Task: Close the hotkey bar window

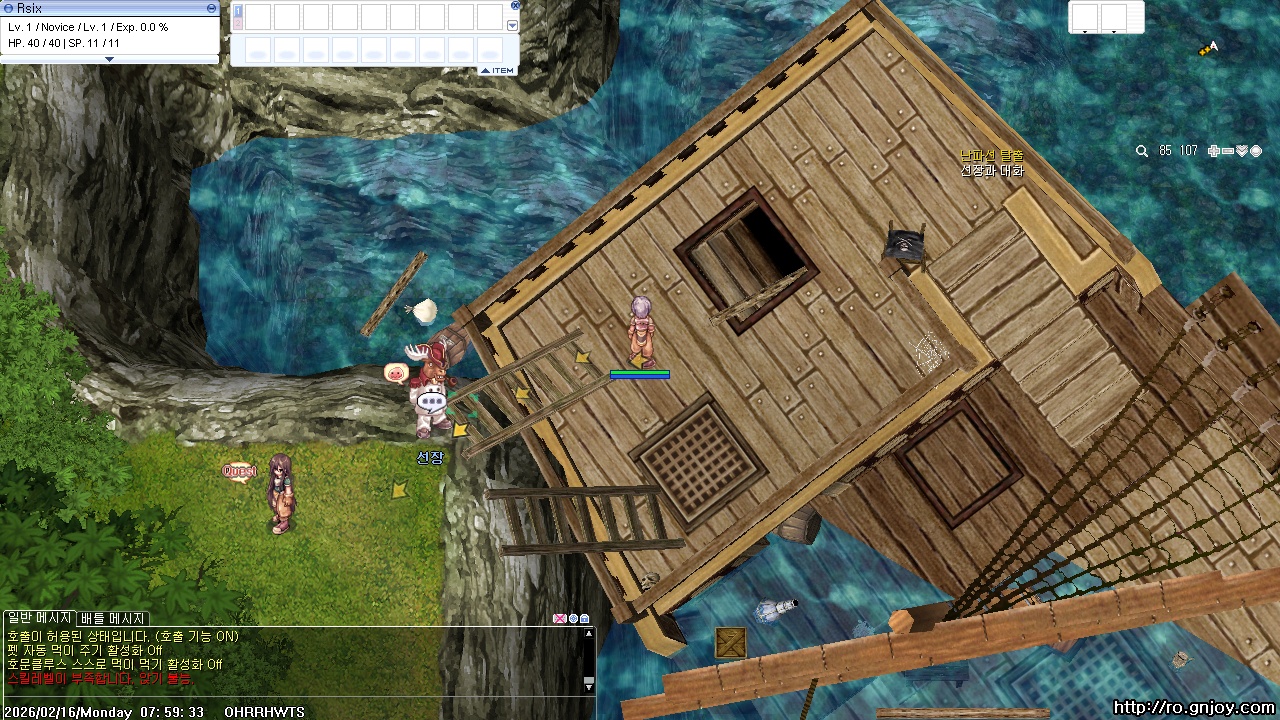Action: pyautogui.click(x=514, y=6)
